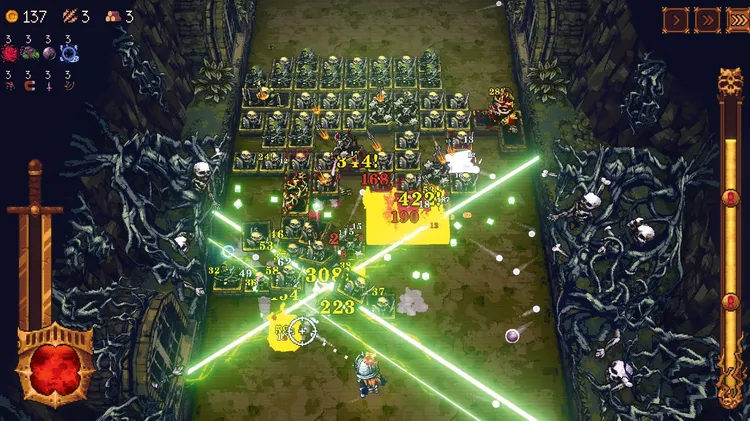The image size is (750, 421).
Task: Click the blue vortex ring upgrade icon
Action: tap(68, 53)
